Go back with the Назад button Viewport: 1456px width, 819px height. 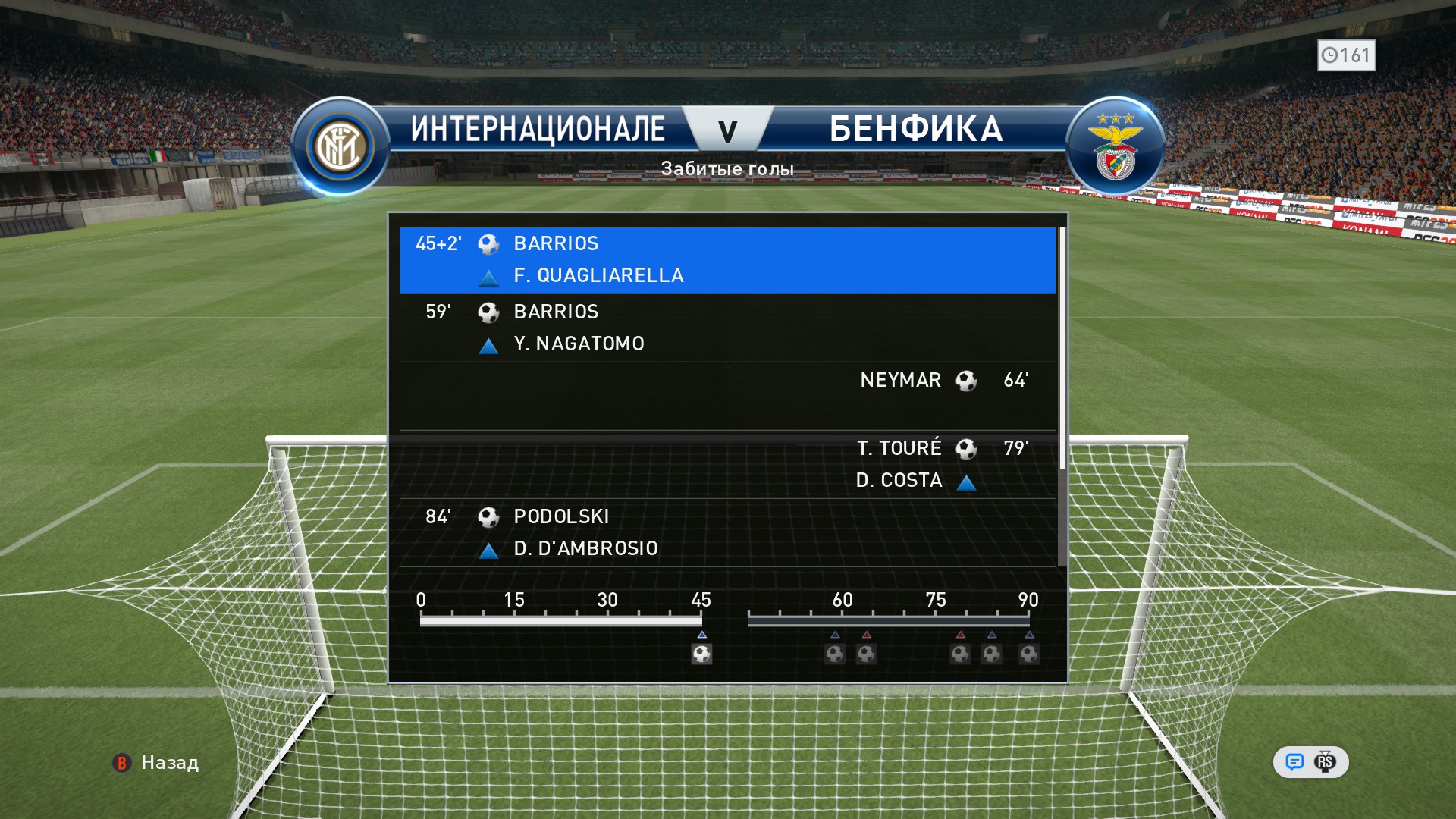click(x=156, y=762)
